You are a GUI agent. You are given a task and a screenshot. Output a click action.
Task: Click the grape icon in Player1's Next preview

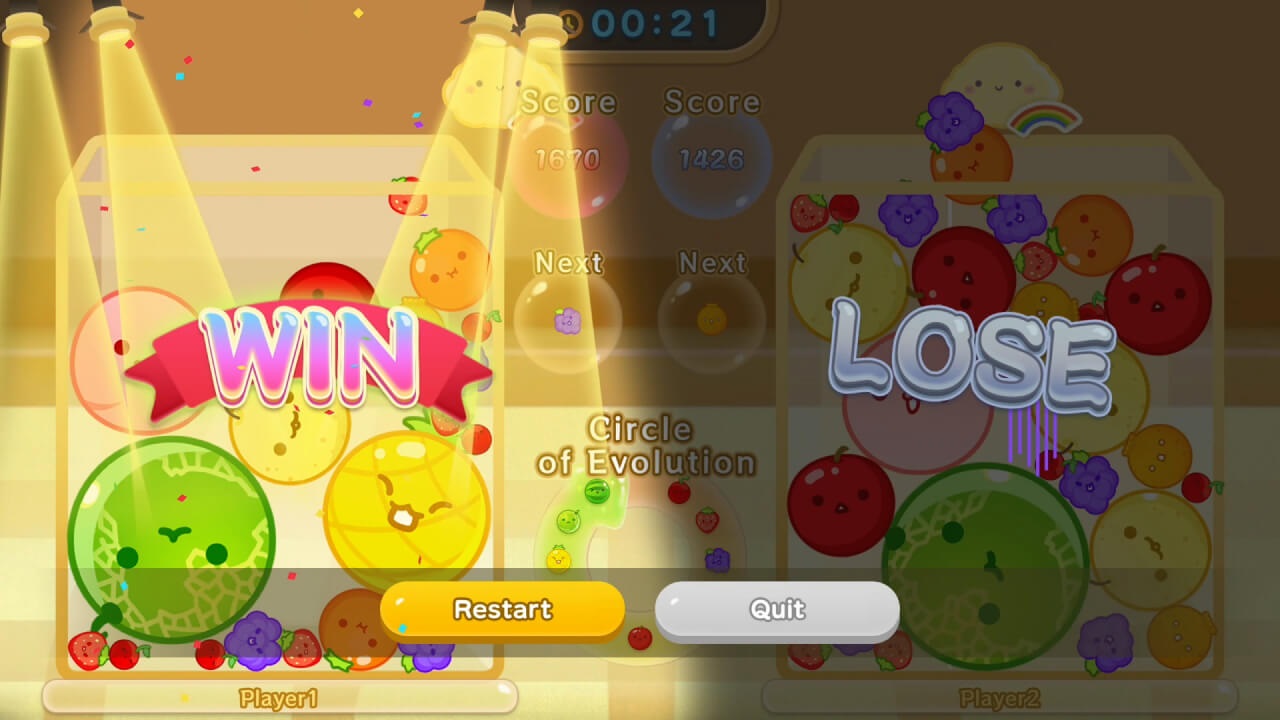point(567,319)
